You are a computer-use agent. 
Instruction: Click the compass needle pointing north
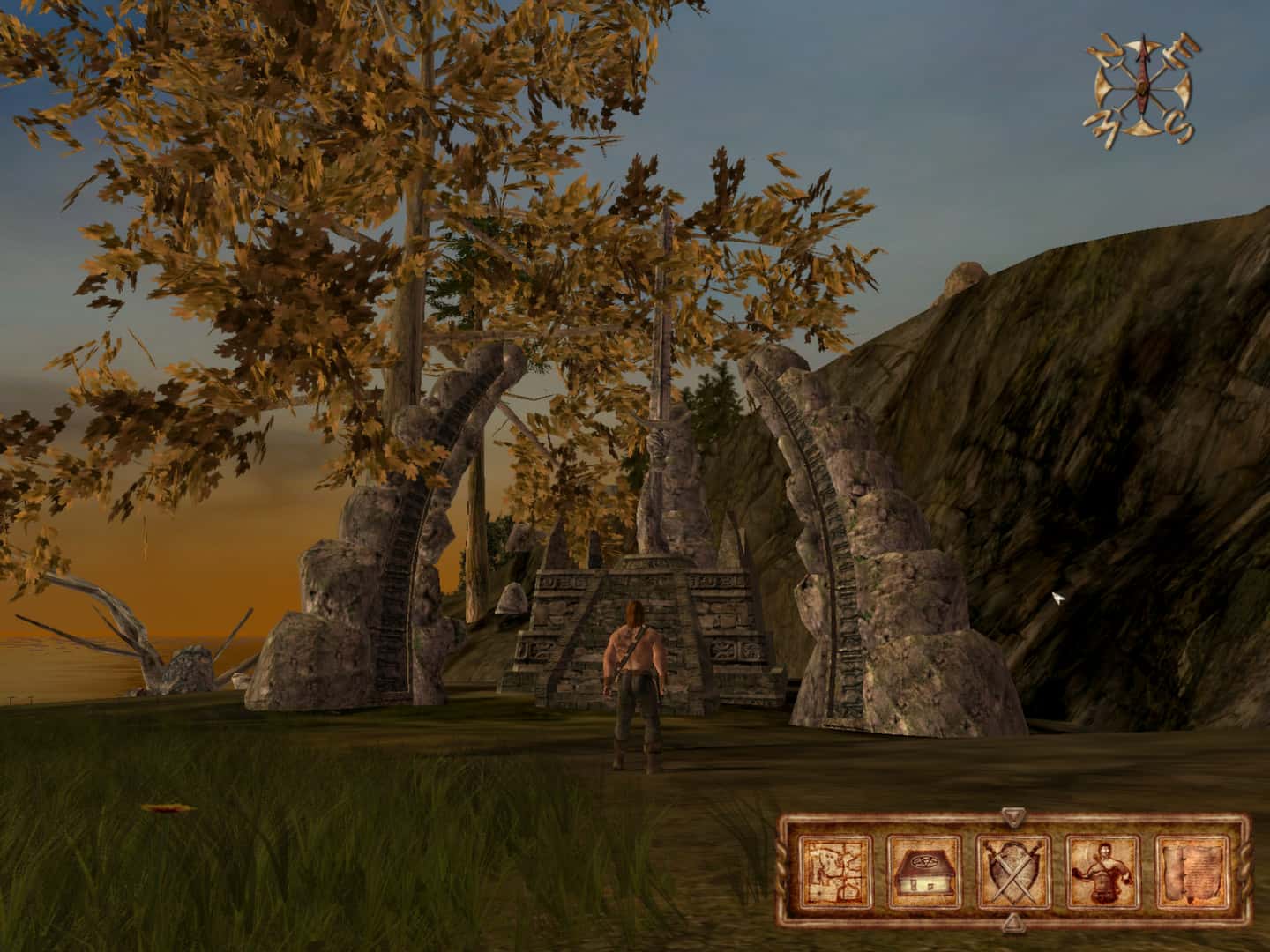point(1143,66)
